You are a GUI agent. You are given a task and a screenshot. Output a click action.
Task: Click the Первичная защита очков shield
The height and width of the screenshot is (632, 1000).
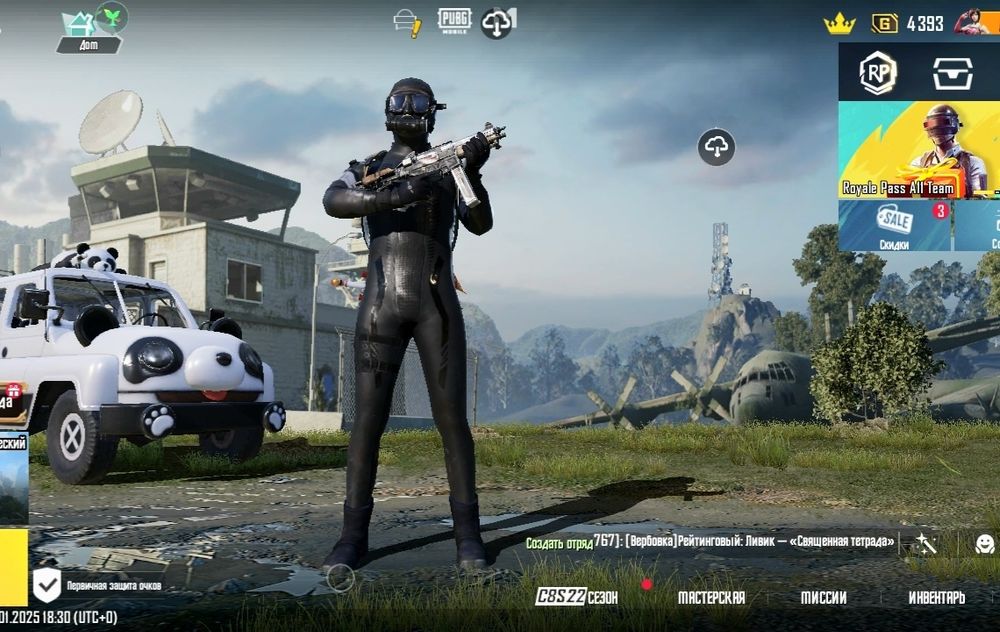click(x=47, y=583)
